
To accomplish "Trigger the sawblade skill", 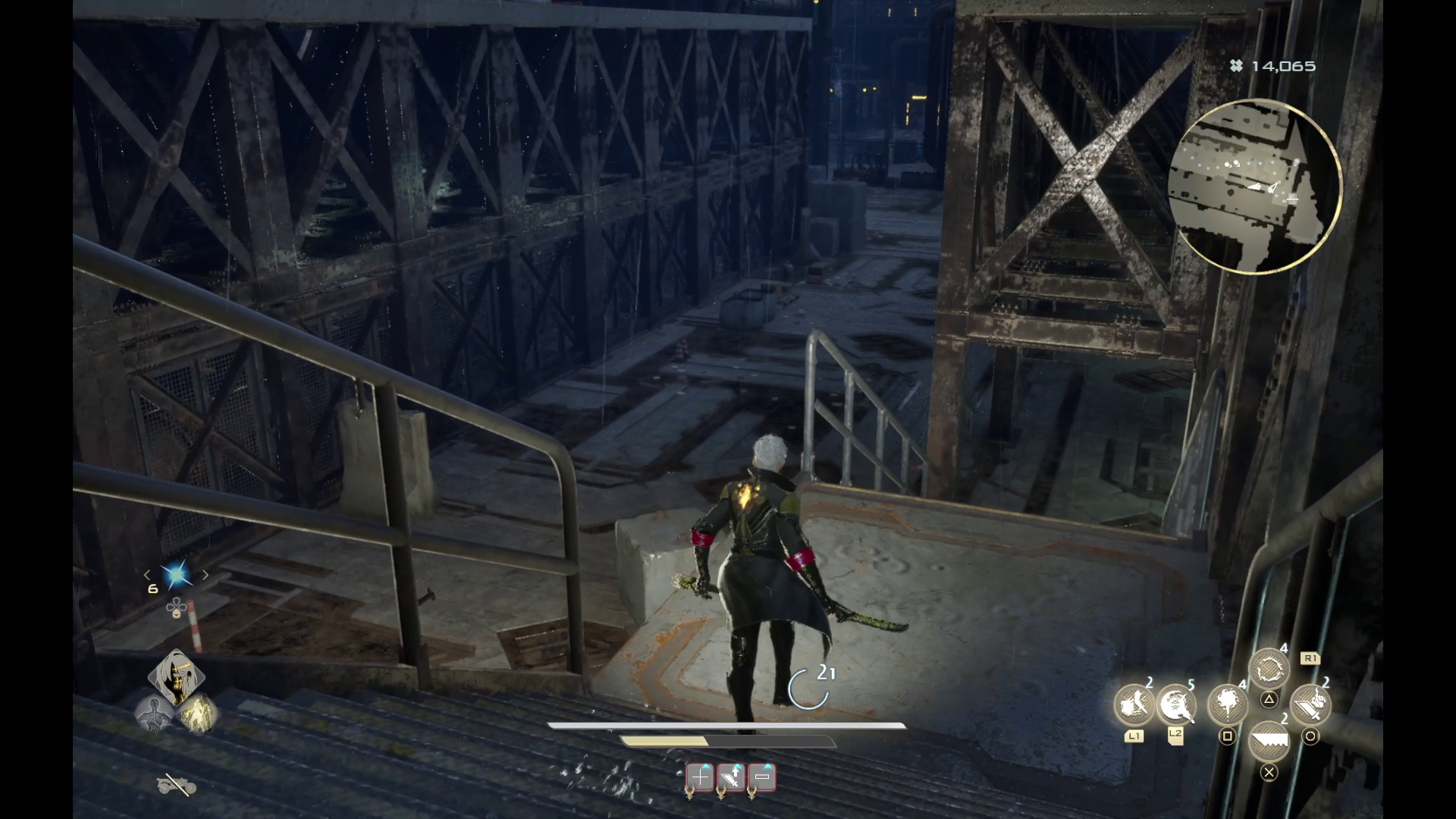I will [x=1268, y=741].
